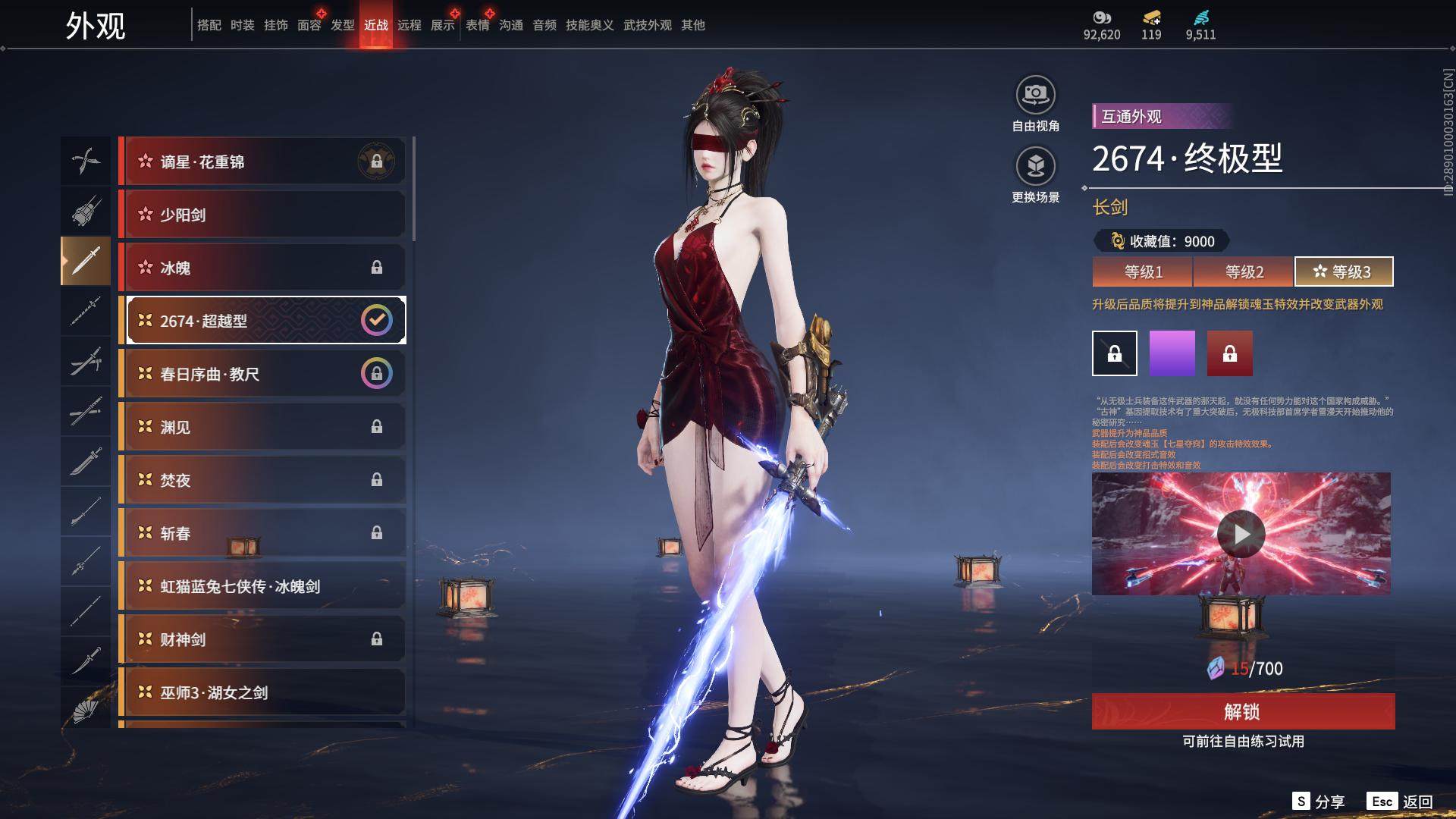Switch to 等级1 skin level
1456x819 pixels.
1142,271
